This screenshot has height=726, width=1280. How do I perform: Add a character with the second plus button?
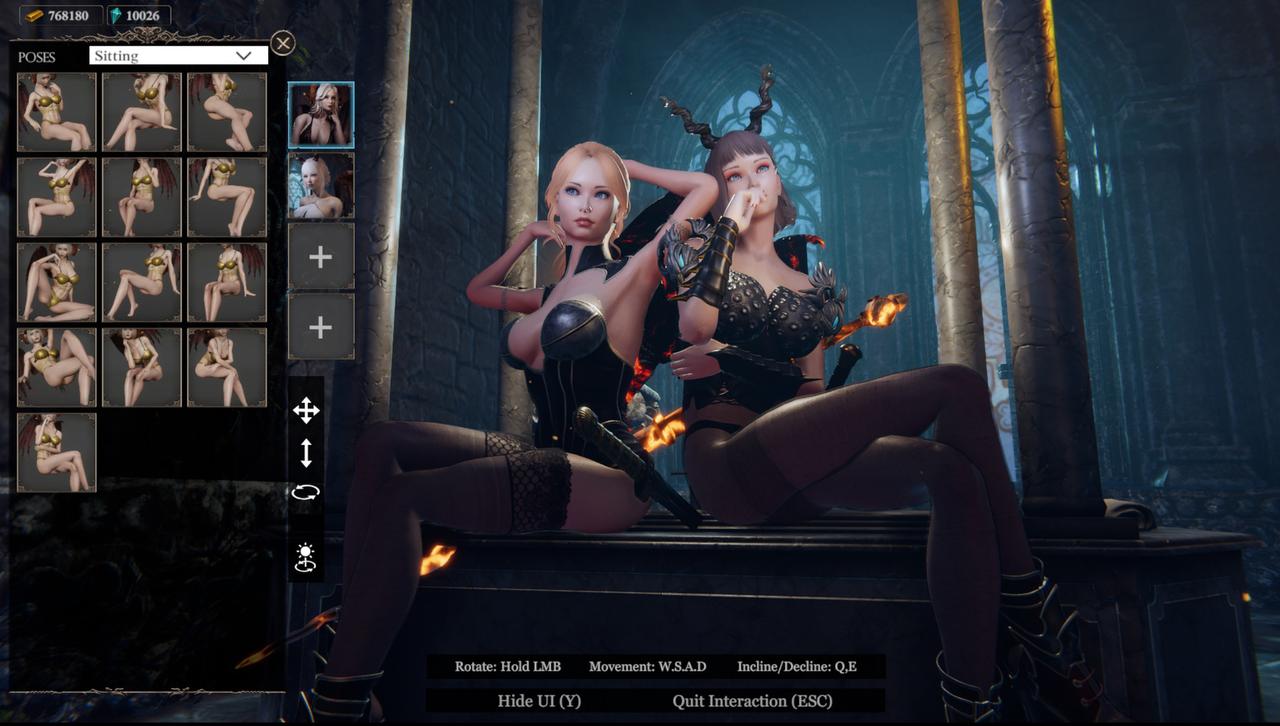(x=320, y=327)
